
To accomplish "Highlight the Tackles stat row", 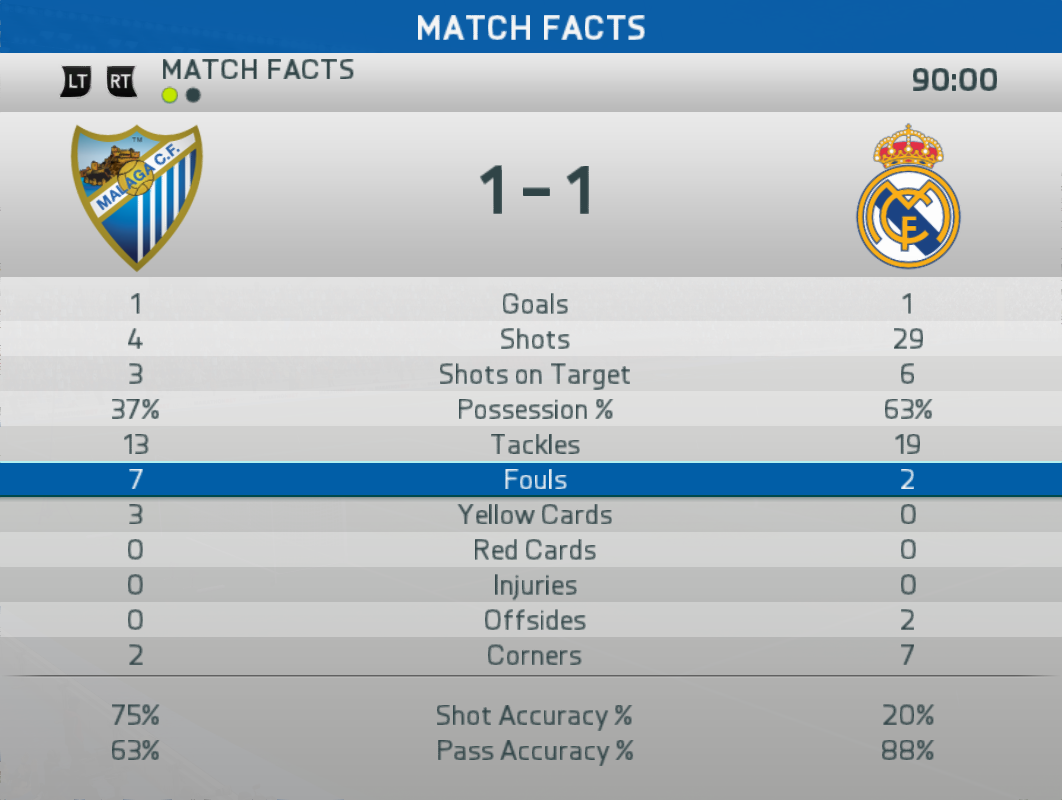I will [534, 445].
